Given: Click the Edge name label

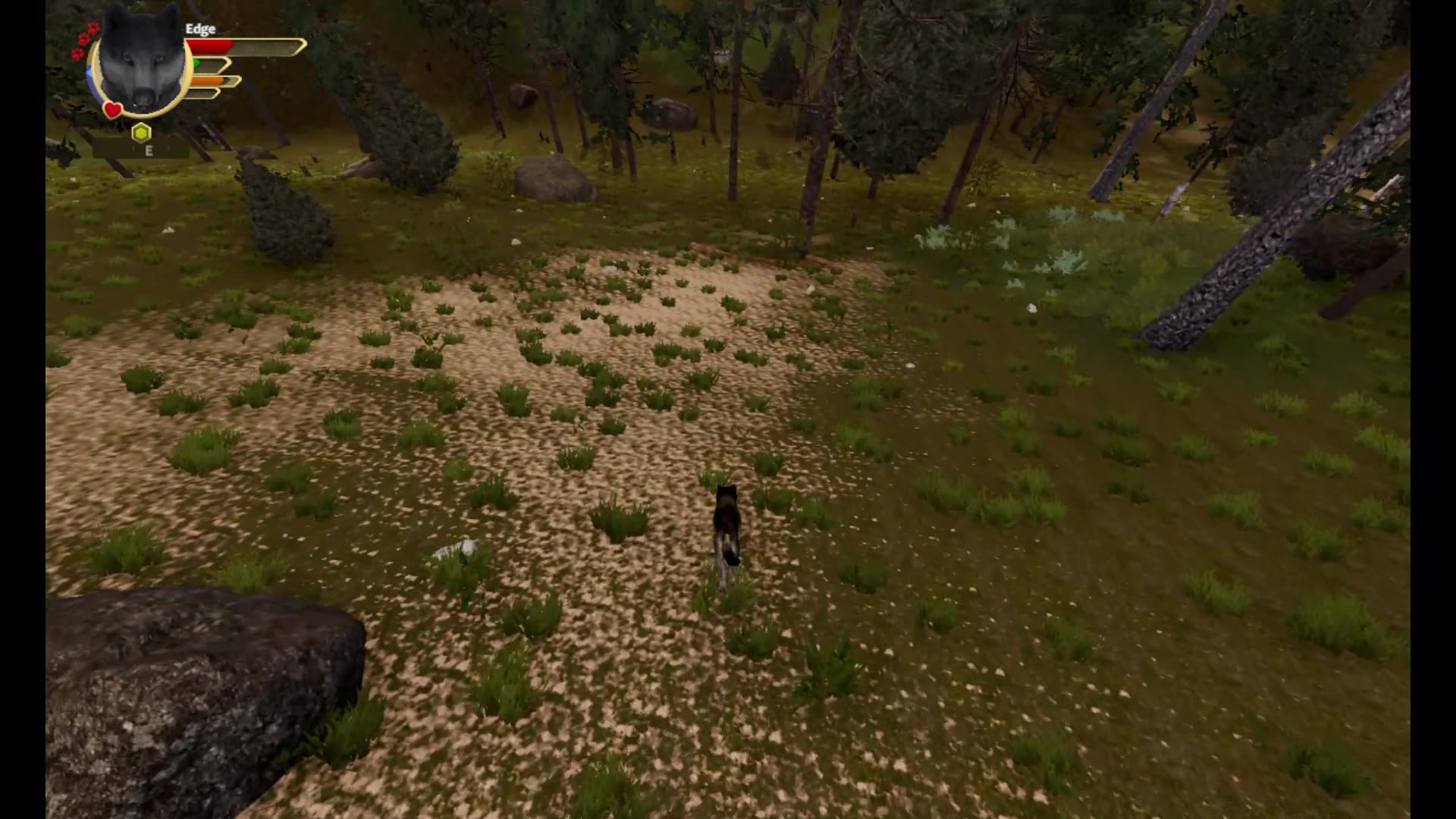Looking at the screenshot, I should (x=200, y=29).
